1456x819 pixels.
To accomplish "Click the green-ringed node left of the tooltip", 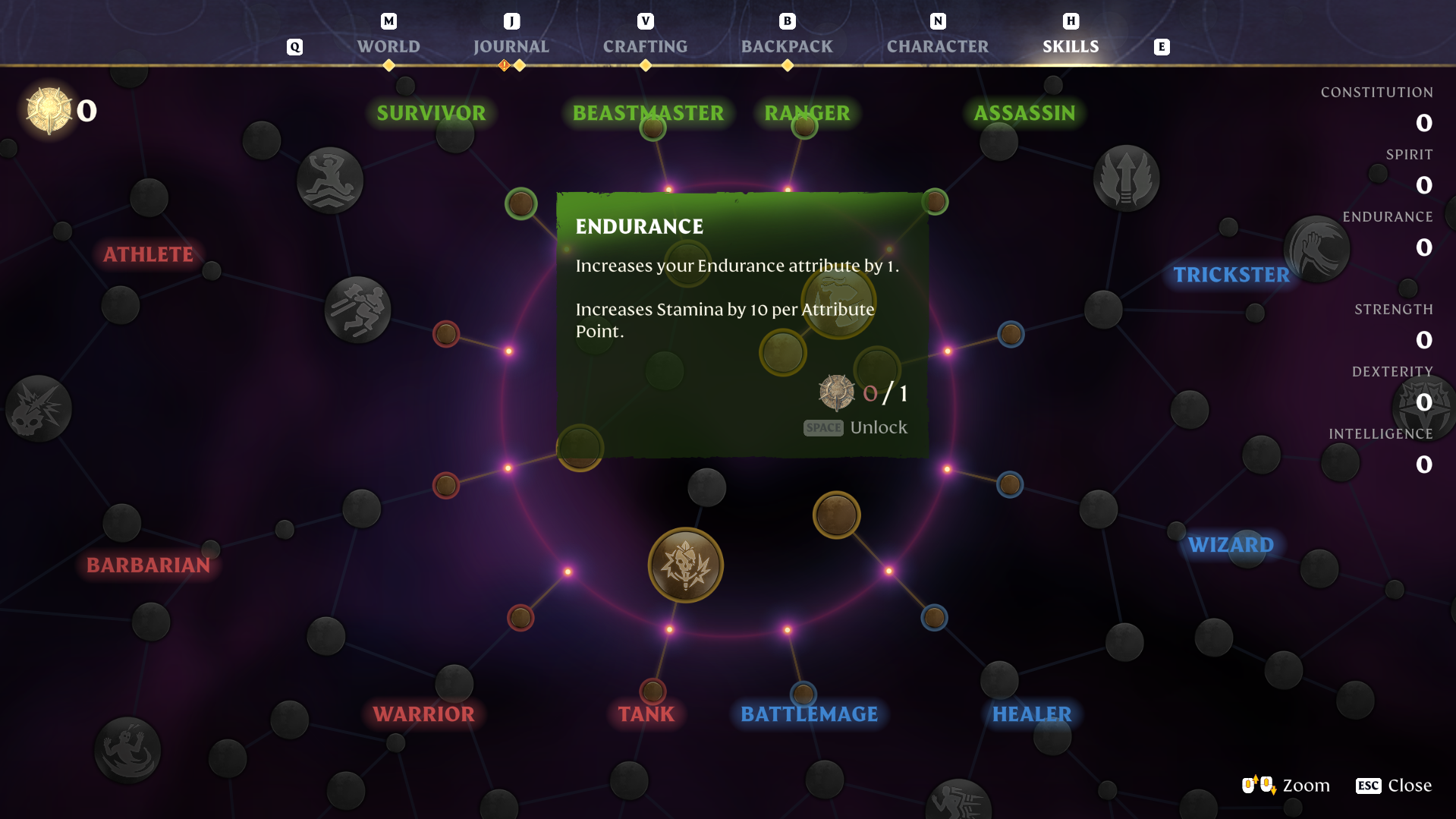I will pyautogui.click(x=522, y=203).
